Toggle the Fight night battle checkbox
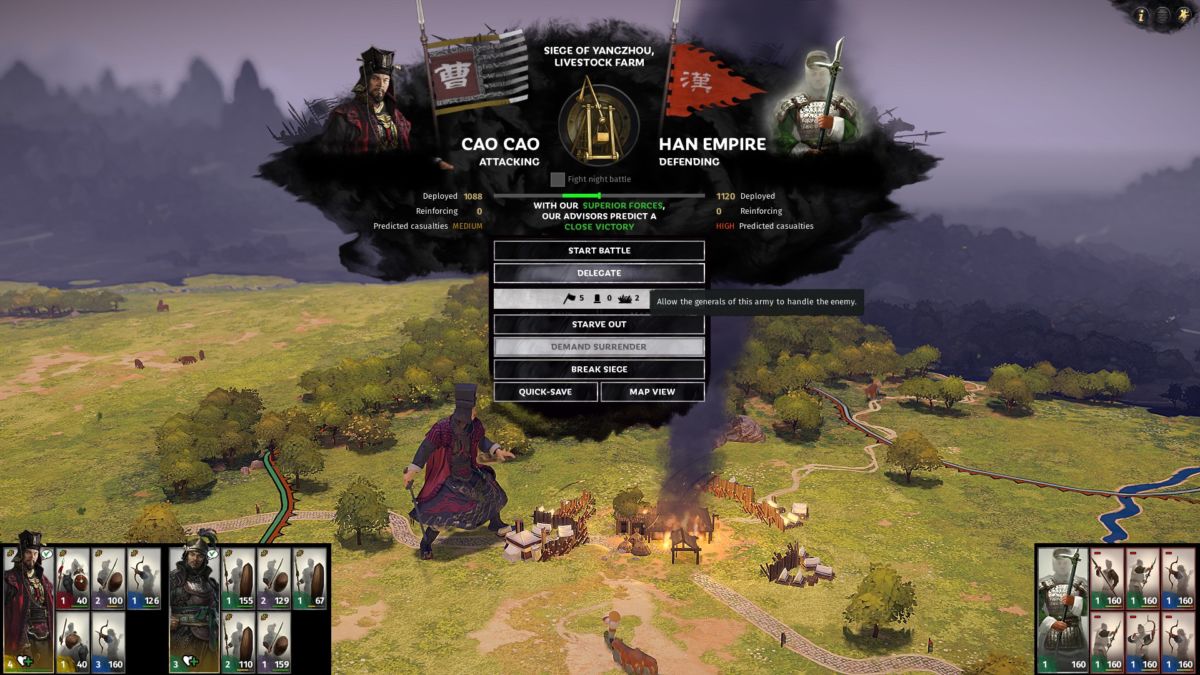The width and height of the screenshot is (1200, 675). (x=558, y=179)
